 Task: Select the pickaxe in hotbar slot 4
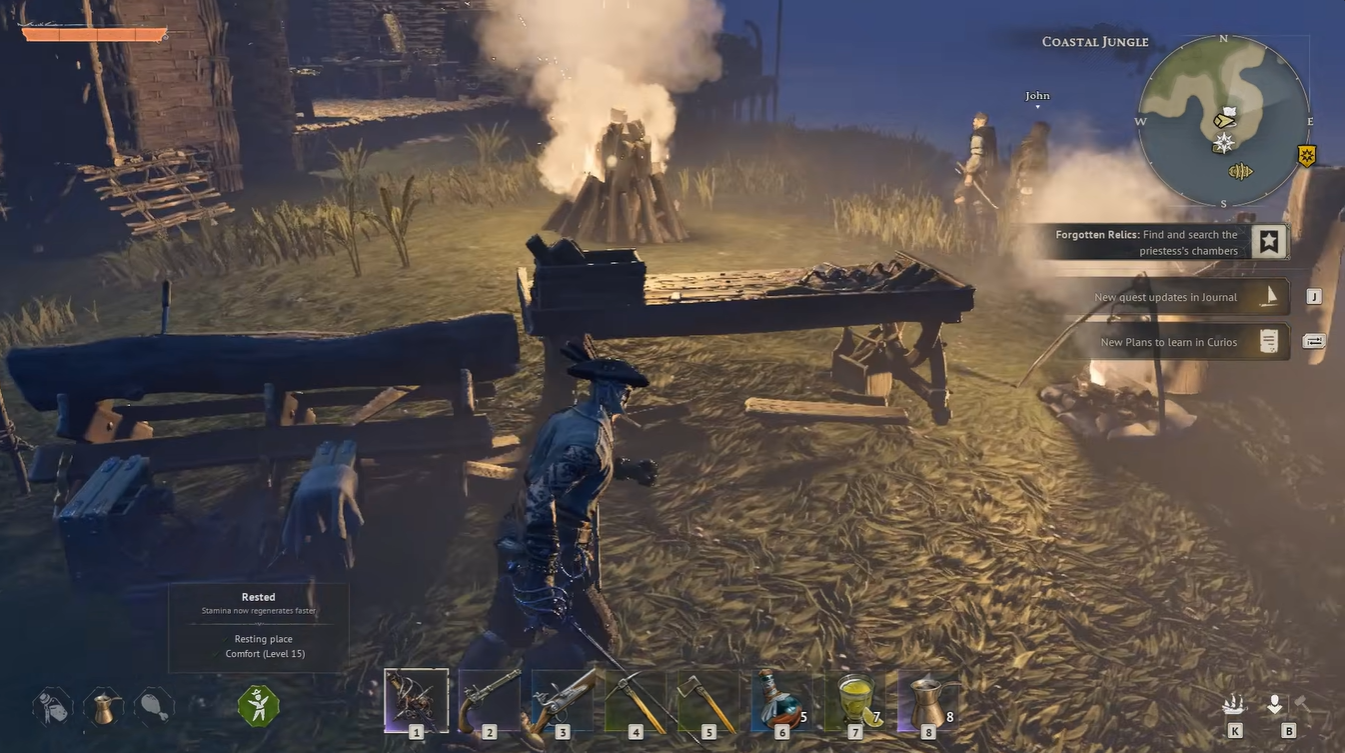[x=635, y=700]
